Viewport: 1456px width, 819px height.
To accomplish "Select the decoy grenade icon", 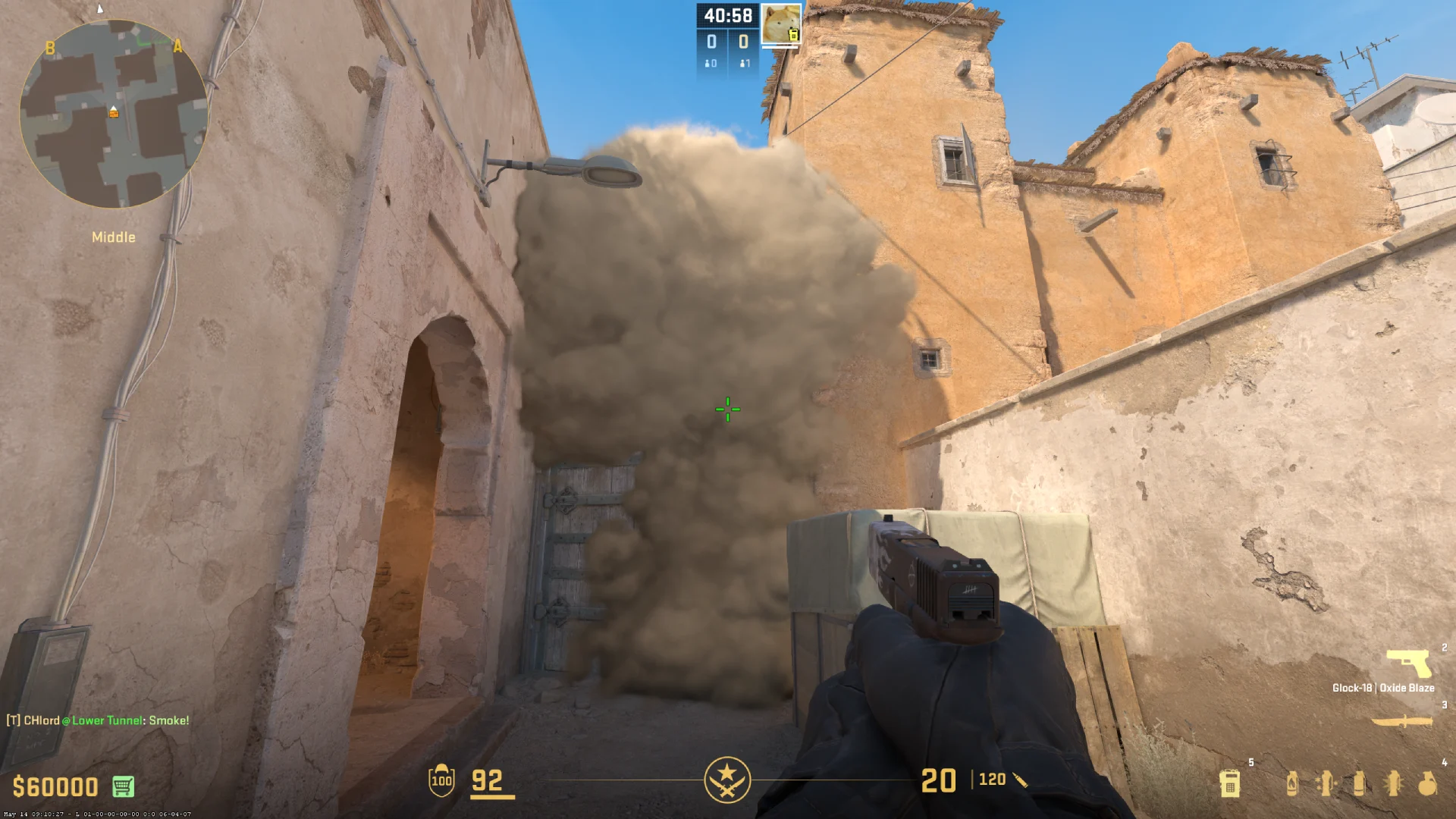I will pos(1326,784).
